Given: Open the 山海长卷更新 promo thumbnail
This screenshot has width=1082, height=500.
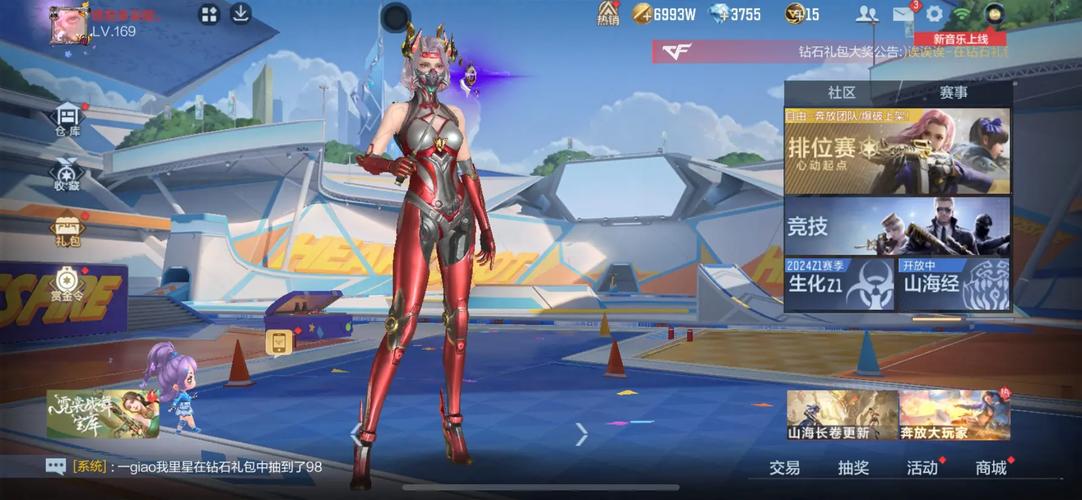Looking at the screenshot, I should pos(842,416).
